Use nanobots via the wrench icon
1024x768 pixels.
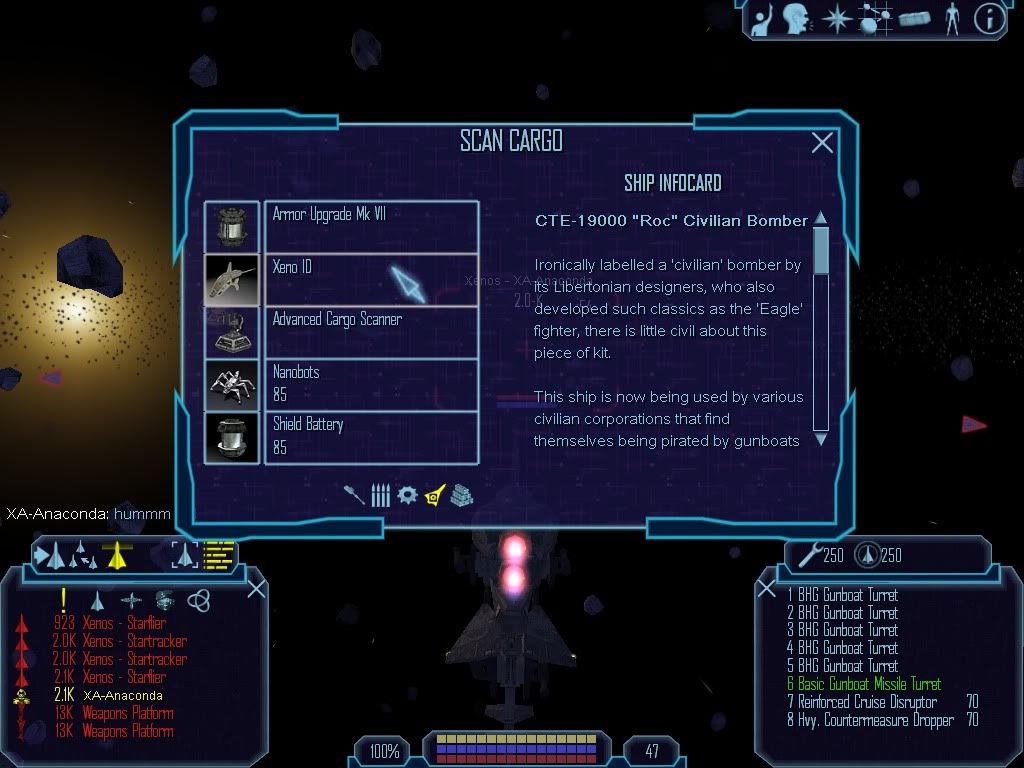pyautogui.click(x=806, y=554)
